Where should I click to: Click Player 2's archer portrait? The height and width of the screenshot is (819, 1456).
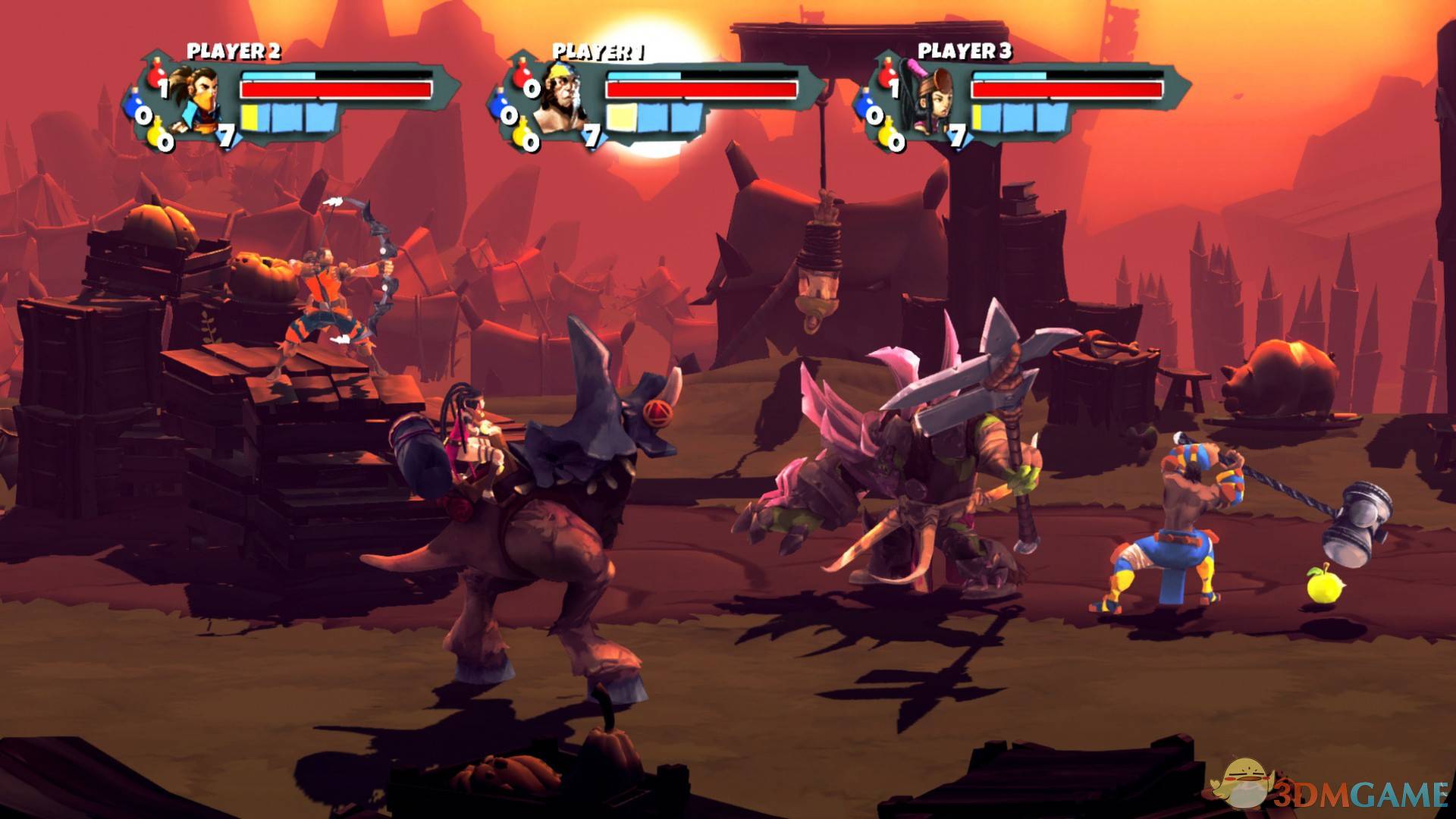click(x=193, y=100)
